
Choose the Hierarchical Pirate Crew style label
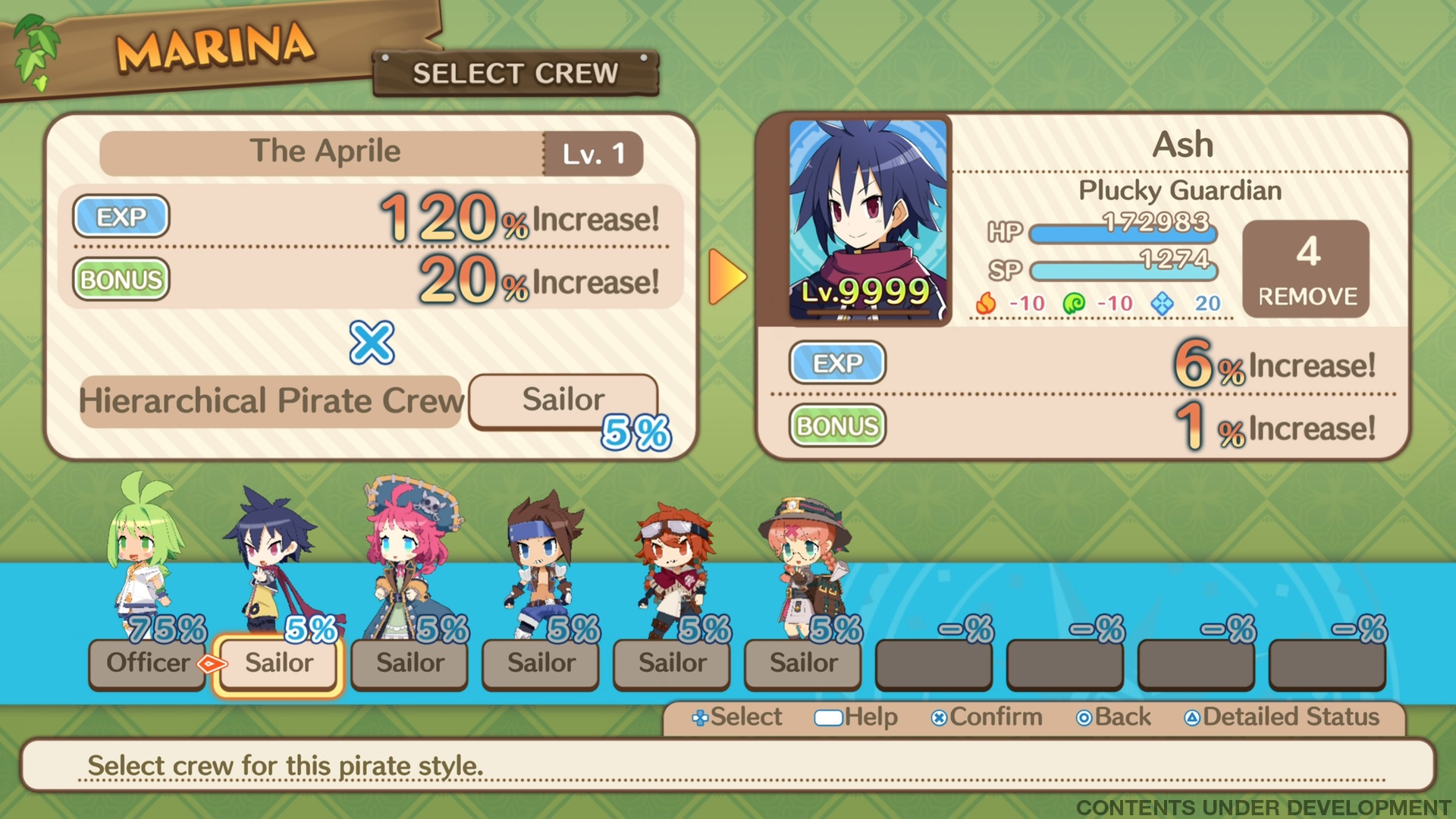(x=271, y=401)
